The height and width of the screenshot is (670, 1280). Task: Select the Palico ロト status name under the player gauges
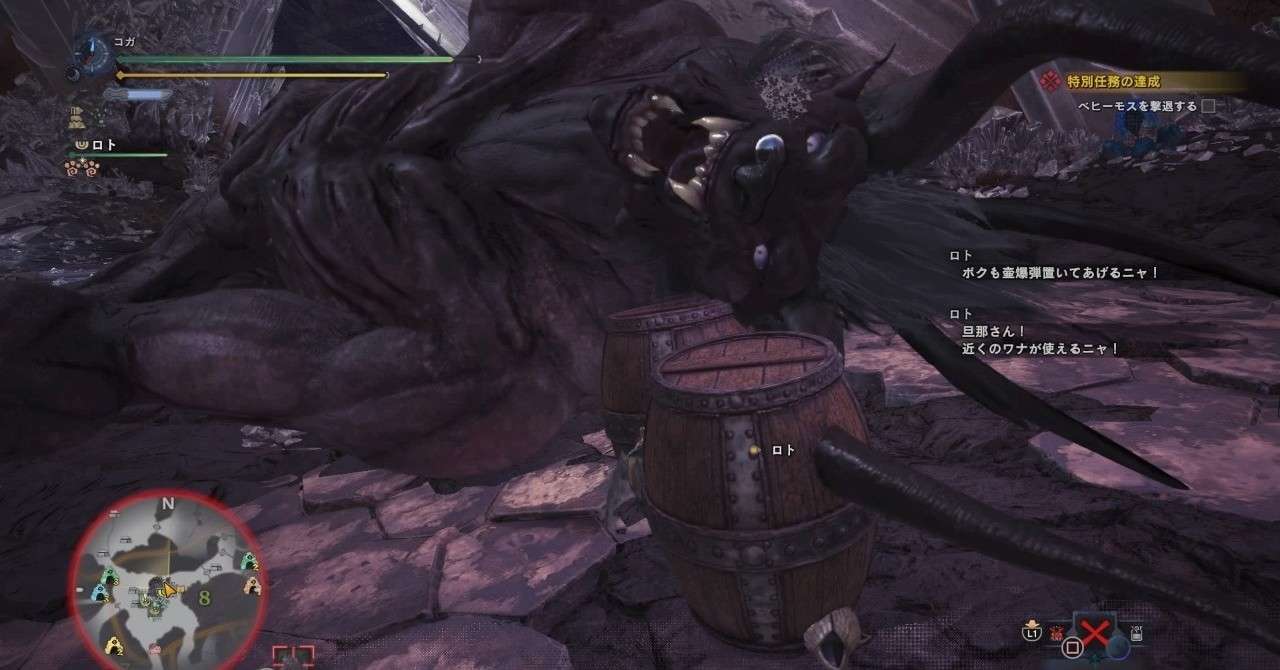click(104, 145)
